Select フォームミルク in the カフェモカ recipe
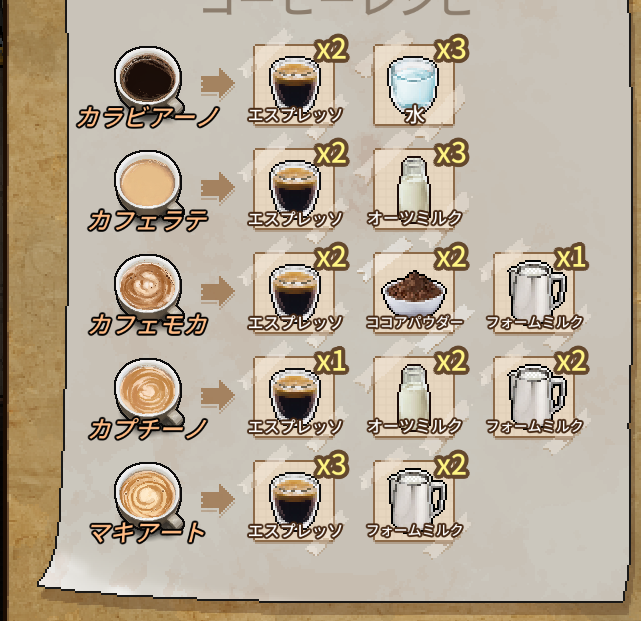Screen dimensions: 641x621 point(535,291)
